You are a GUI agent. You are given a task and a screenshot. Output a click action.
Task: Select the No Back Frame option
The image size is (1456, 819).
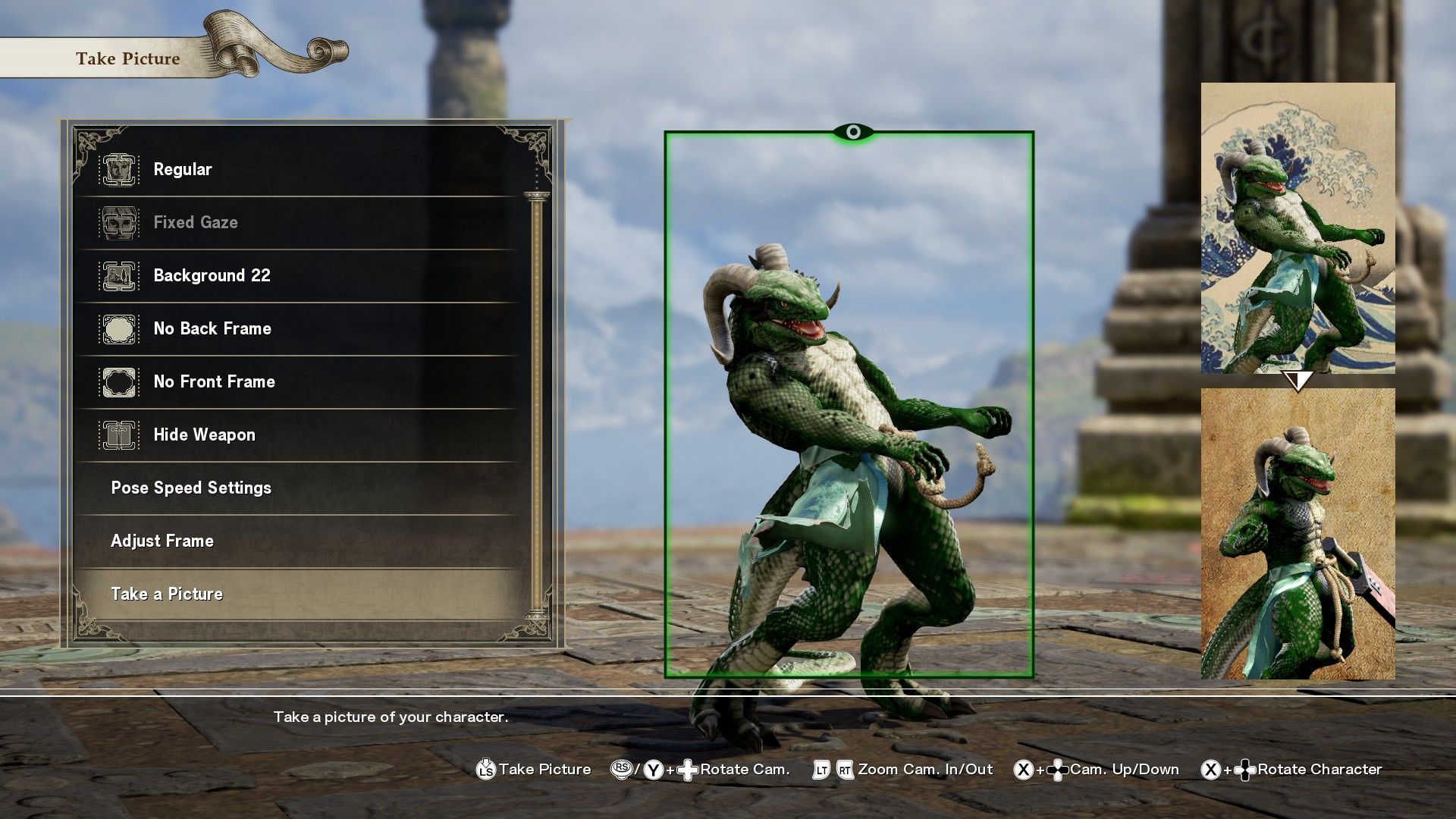[x=212, y=328]
